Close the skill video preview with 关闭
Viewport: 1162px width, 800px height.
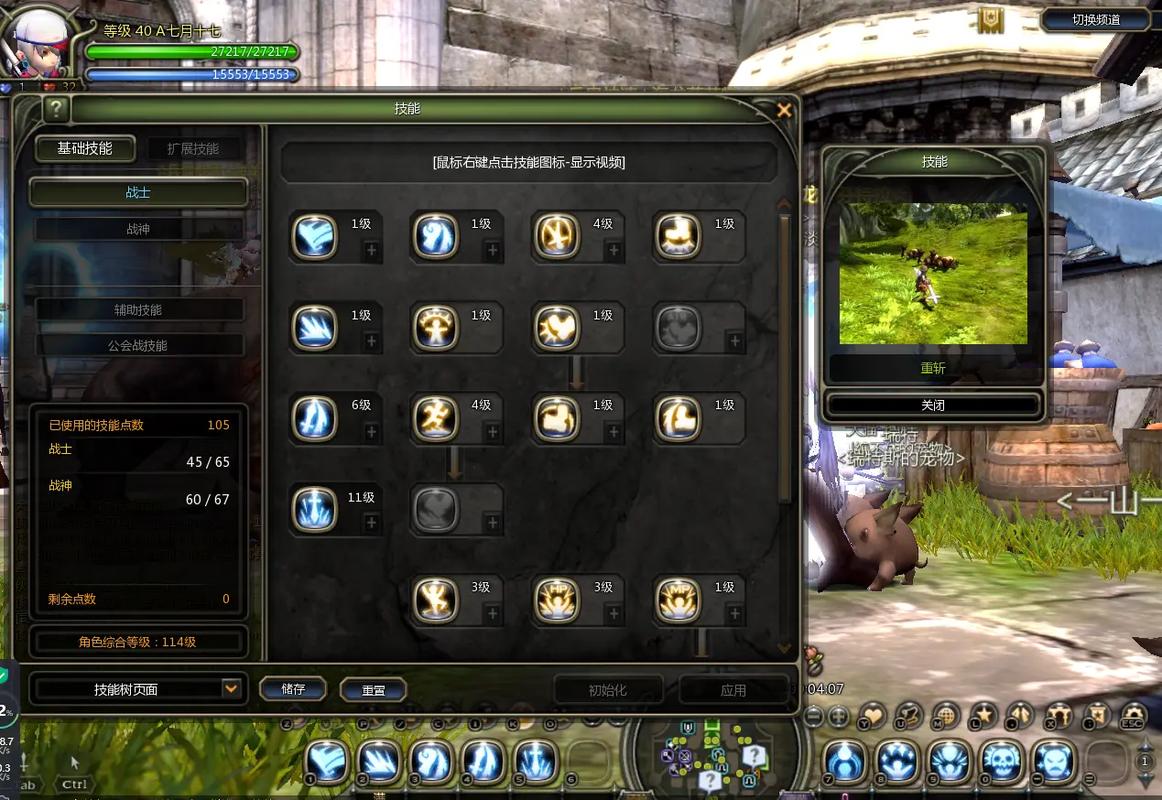click(x=933, y=406)
